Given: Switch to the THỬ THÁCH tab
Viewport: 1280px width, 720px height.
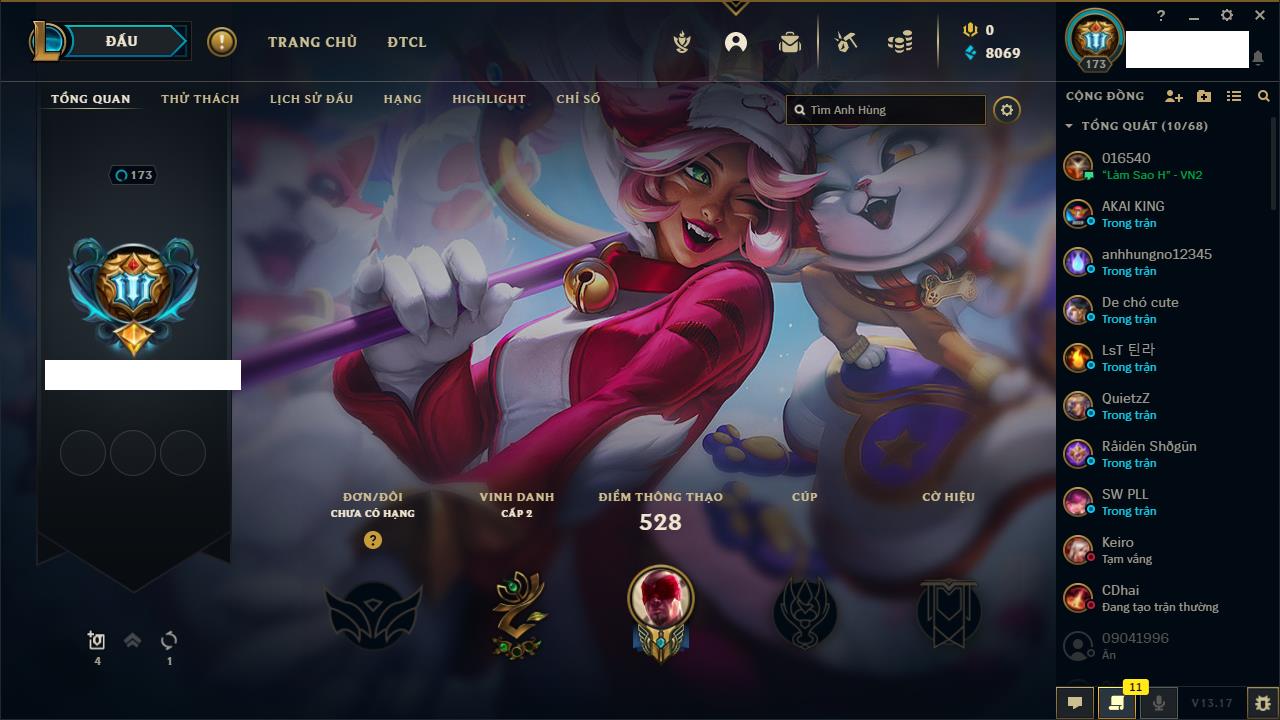Looking at the screenshot, I should pyautogui.click(x=200, y=99).
